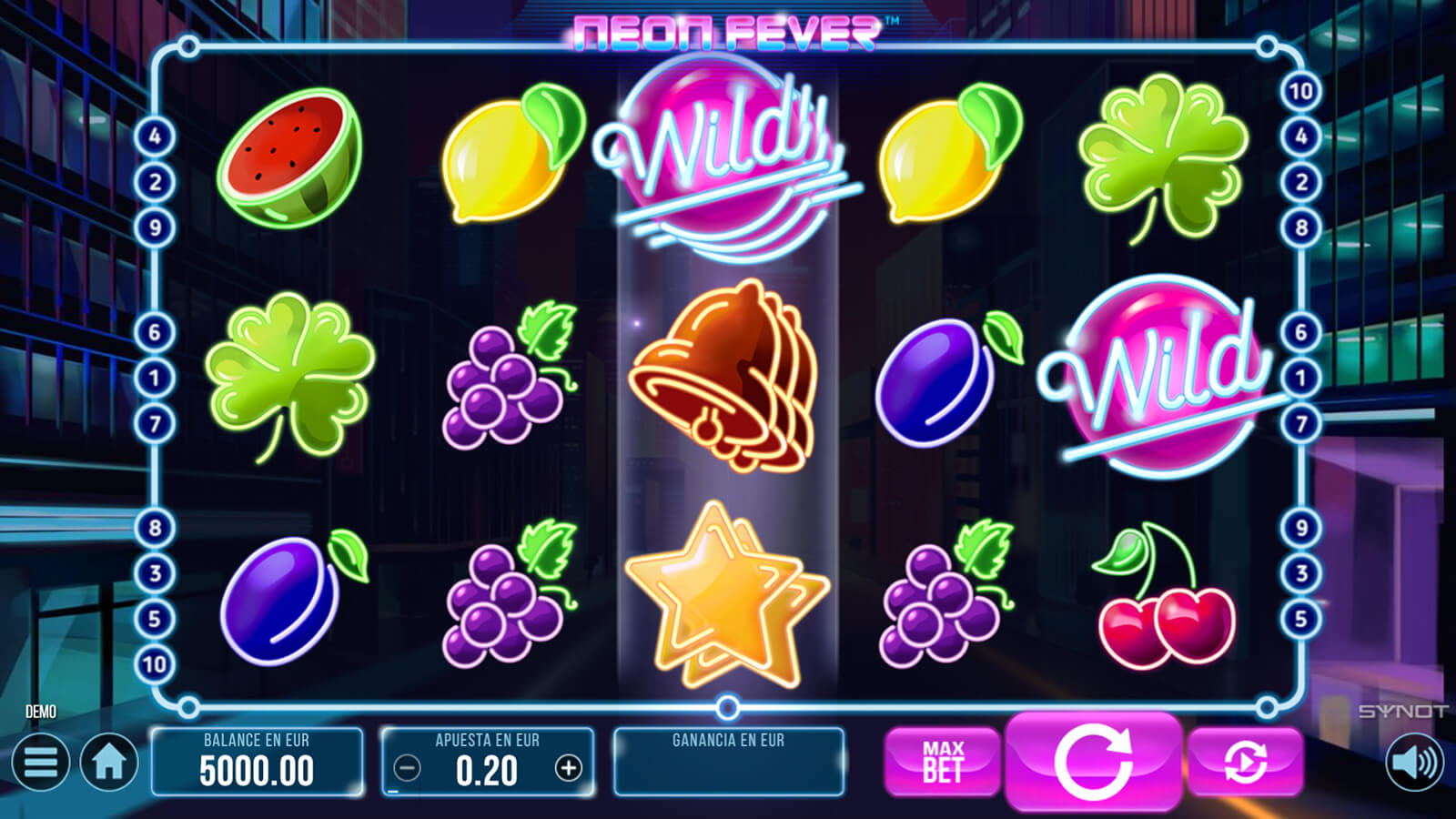The width and height of the screenshot is (1456, 819).
Task: Open the hamburger menu
Action: click(40, 762)
